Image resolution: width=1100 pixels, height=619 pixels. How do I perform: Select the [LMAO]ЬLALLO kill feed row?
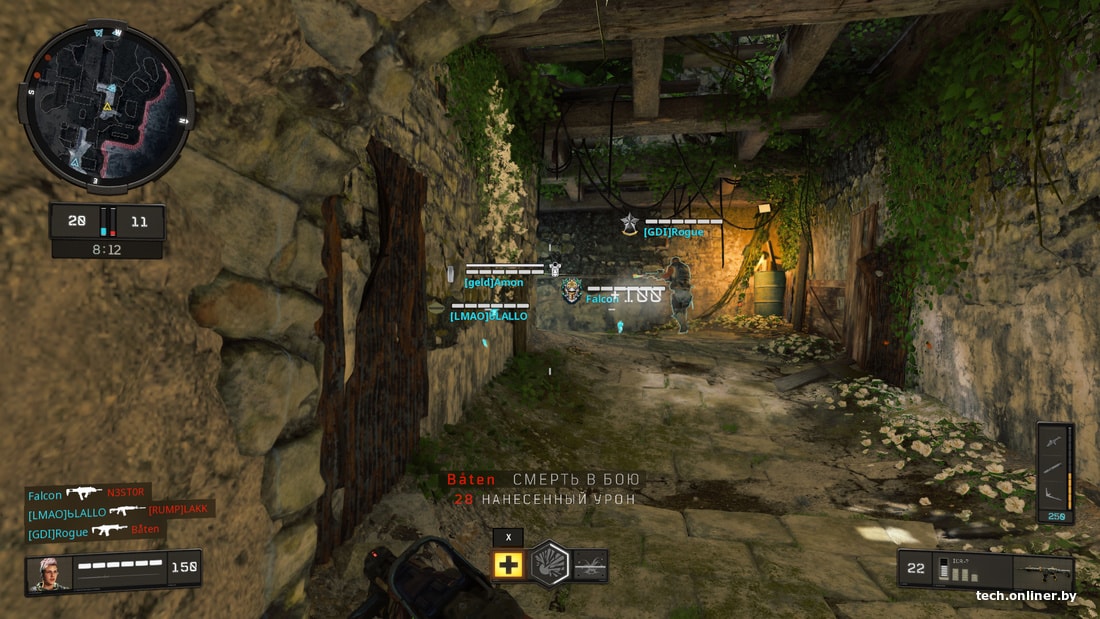click(x=118, y=512)
